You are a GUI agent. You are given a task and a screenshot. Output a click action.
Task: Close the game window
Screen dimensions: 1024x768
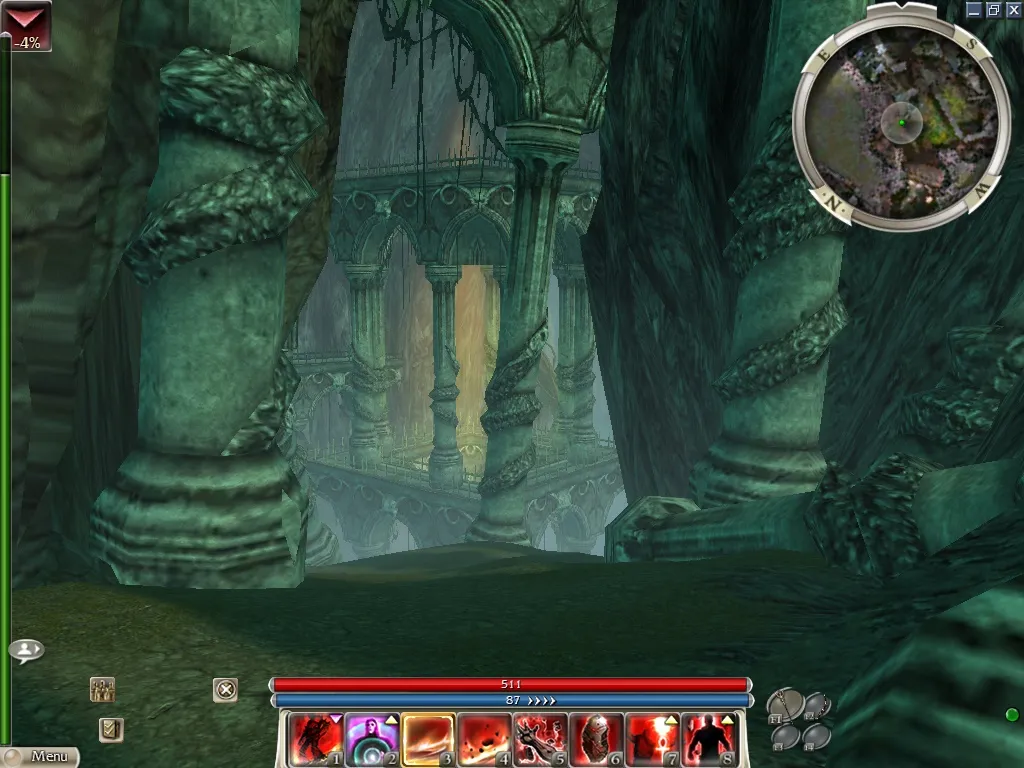click(x=1013, y=9)
